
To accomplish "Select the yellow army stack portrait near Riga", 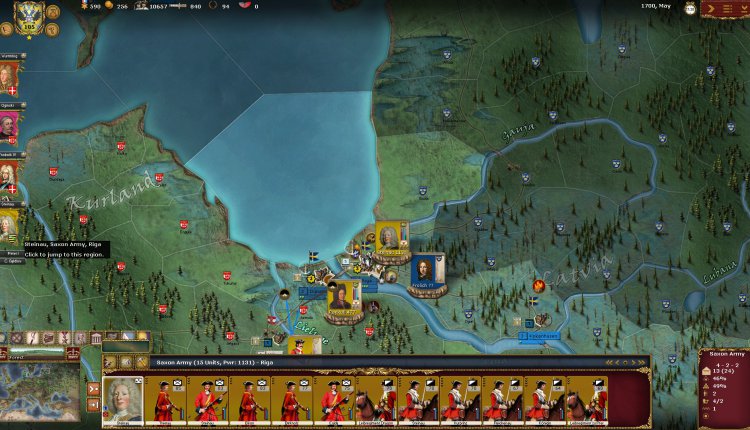I will coord(344,294).
